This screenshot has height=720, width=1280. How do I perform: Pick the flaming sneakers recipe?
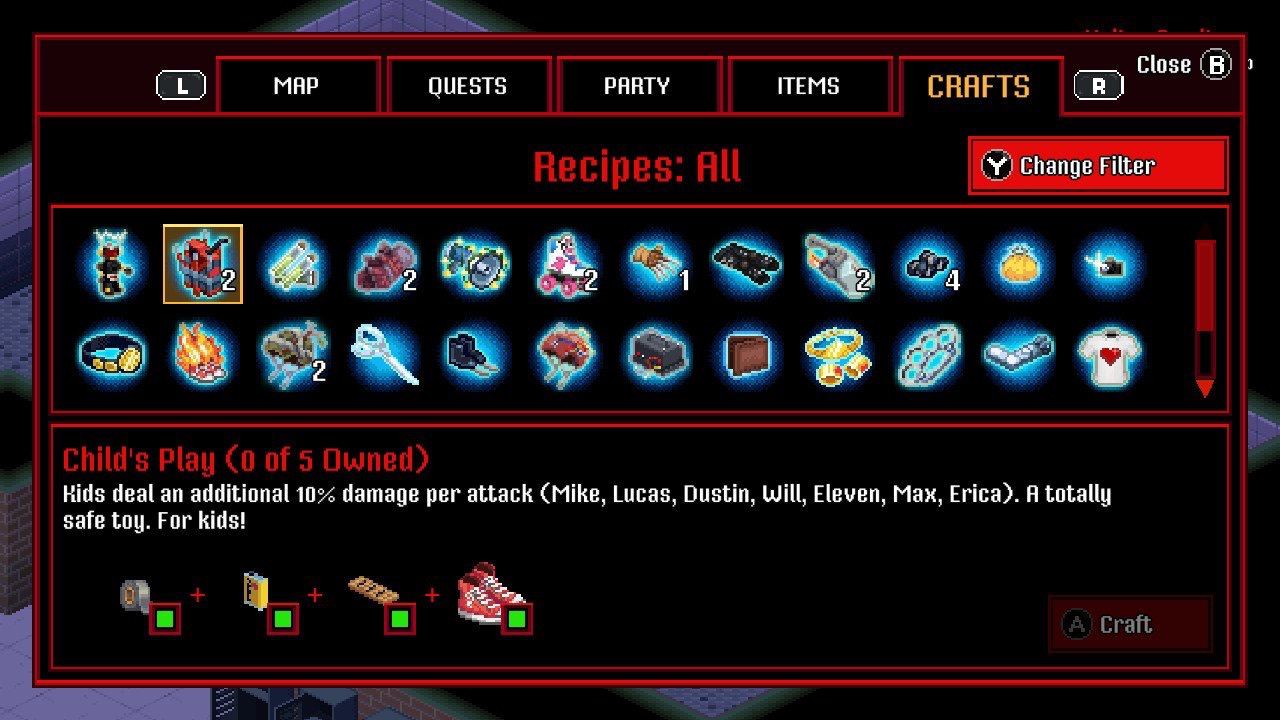[201, 355]
